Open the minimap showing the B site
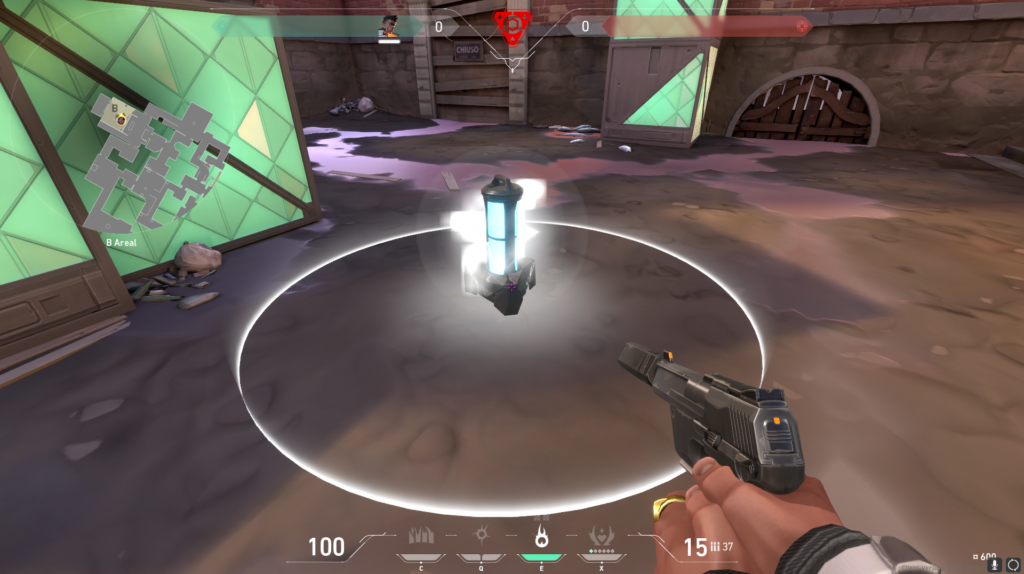This screenshot has height=574, width=1024. click(x=158, y=165)
